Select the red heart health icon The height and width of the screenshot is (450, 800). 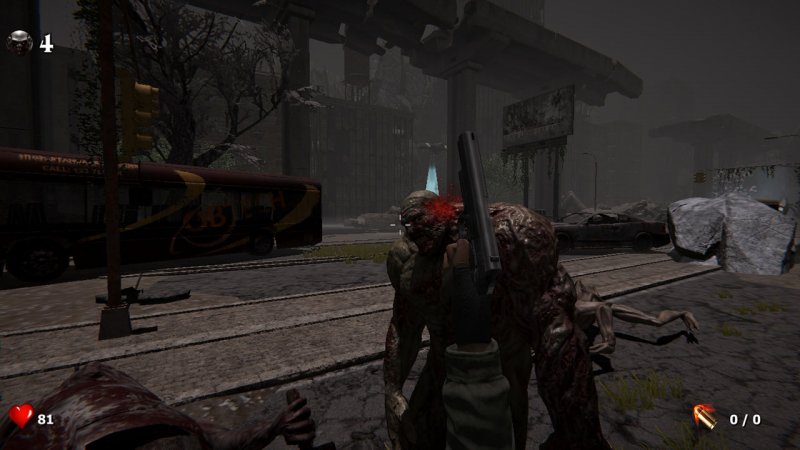(x=21, y=416)
